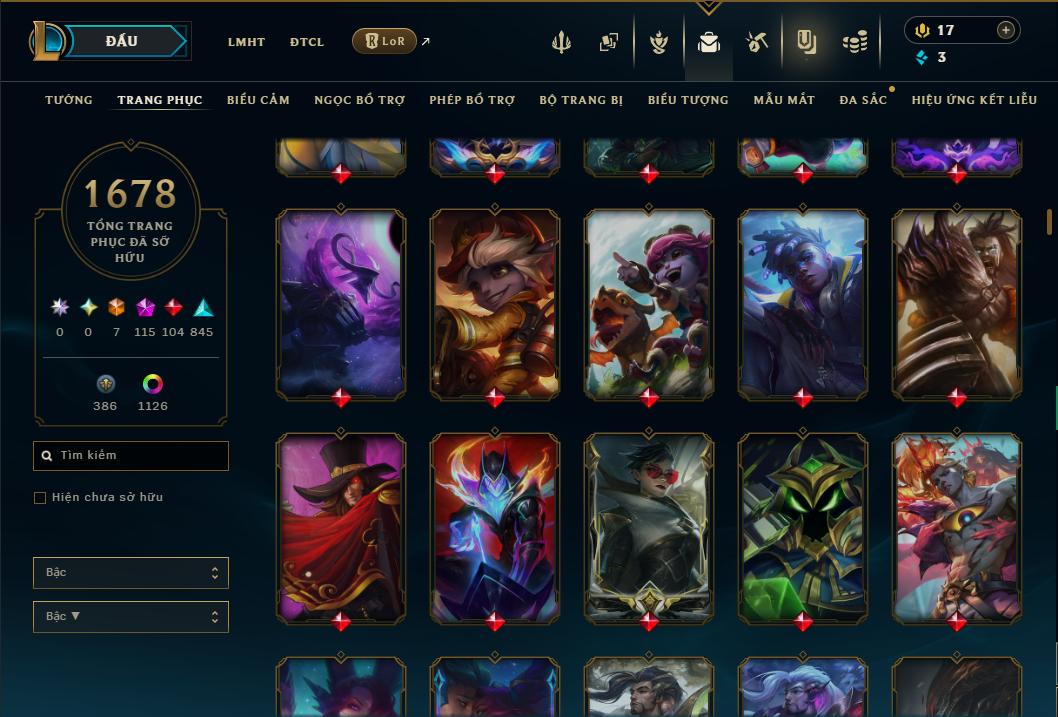The width and height of the screenshot is (1058, 717).
Task: Click the ĐẤU play button
Action: (x=122, y=41)
